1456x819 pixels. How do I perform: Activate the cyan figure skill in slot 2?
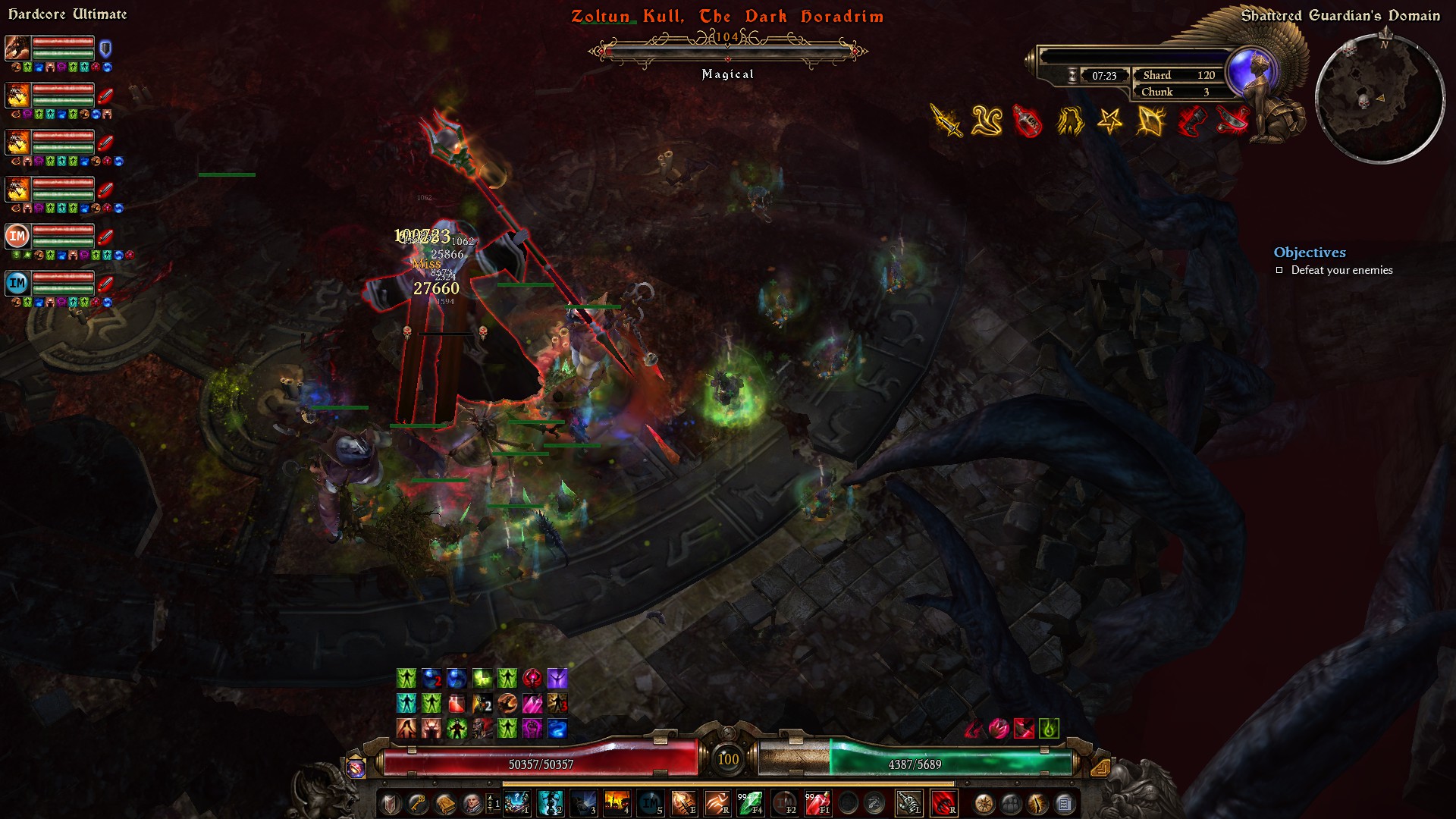(x=550, y=802)
